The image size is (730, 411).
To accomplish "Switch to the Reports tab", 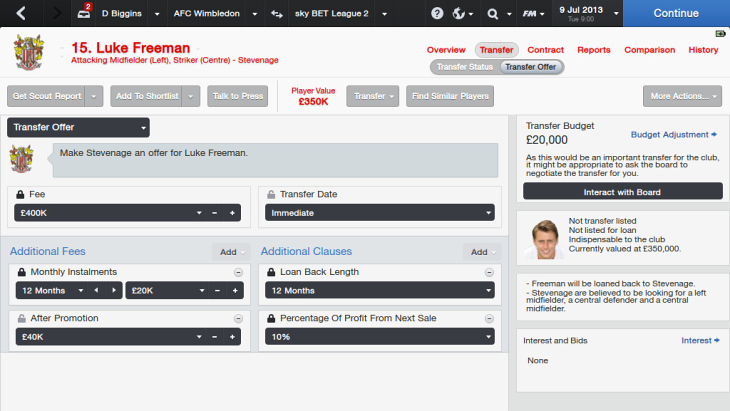I will point(594,50).
